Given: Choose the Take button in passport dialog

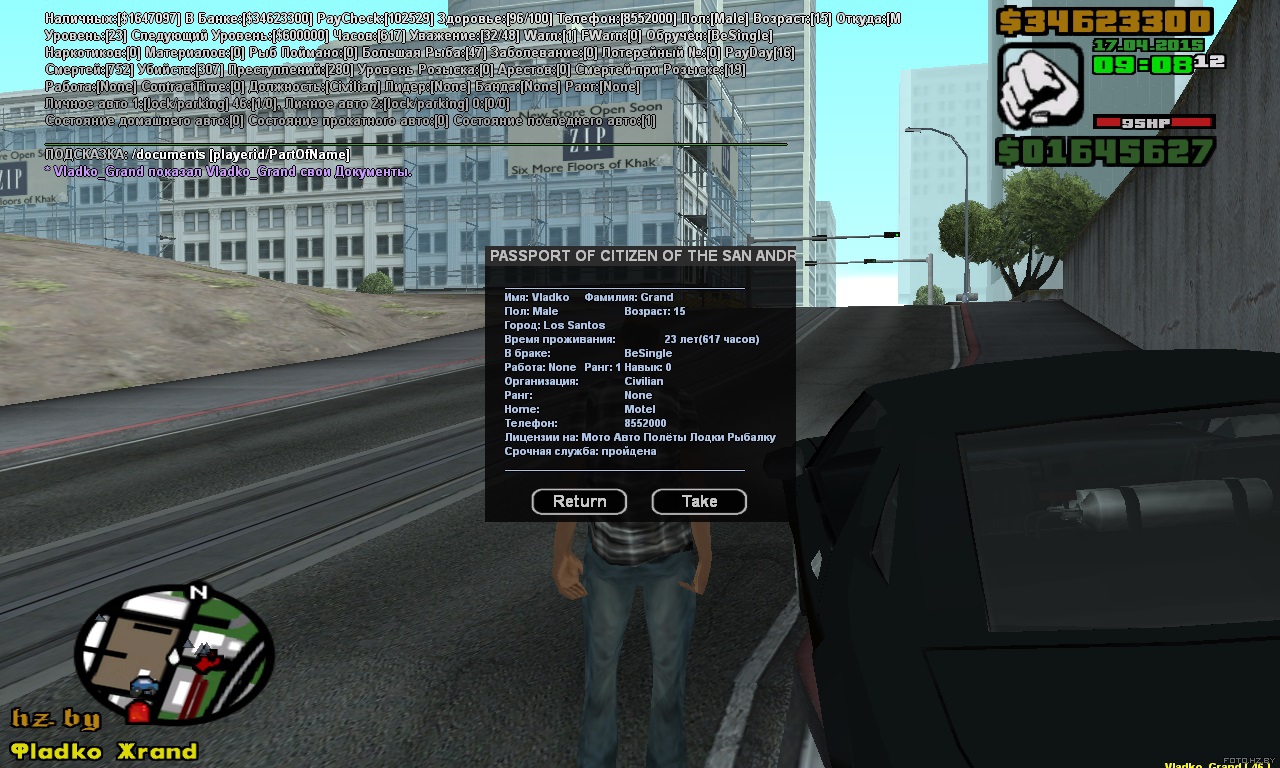Looking at the screenshot, I should coord(699,501).
